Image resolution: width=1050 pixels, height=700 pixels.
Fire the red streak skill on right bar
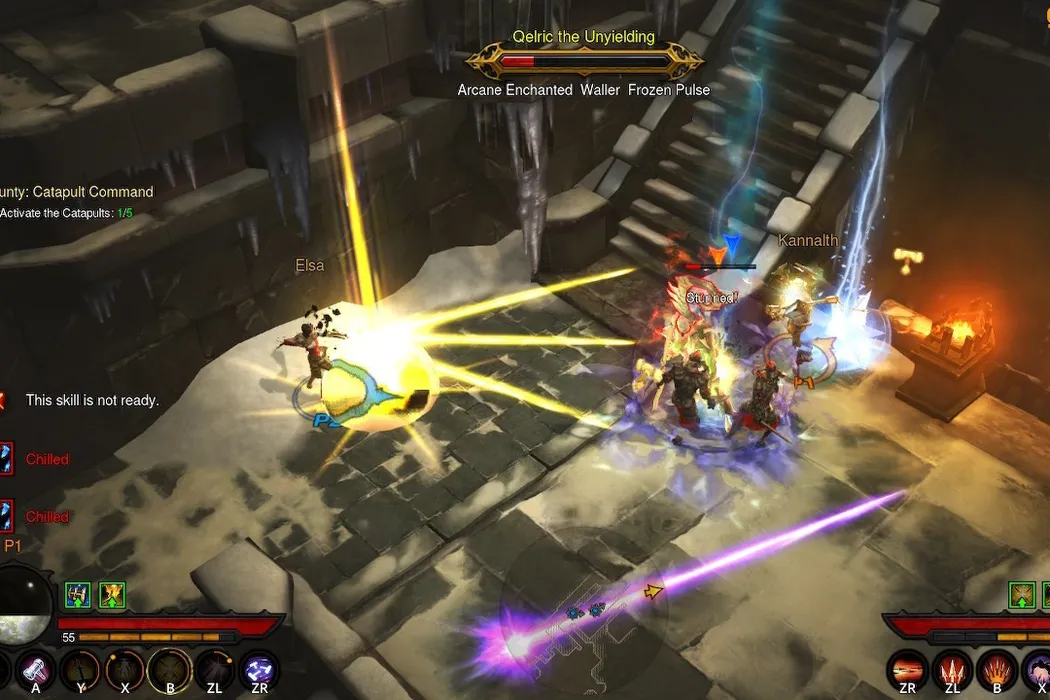coord(907,670)
